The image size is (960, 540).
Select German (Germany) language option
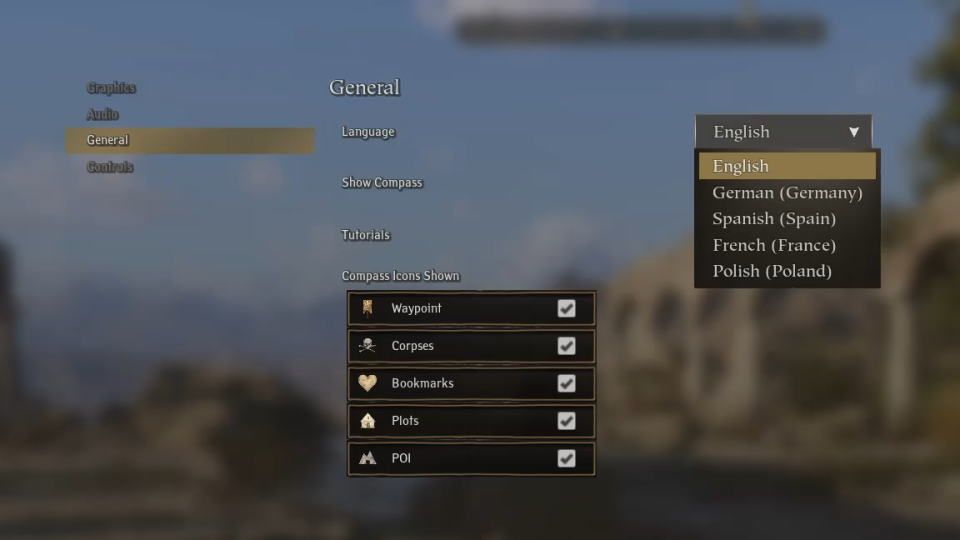pyautogui.click(x=787, y=193)
